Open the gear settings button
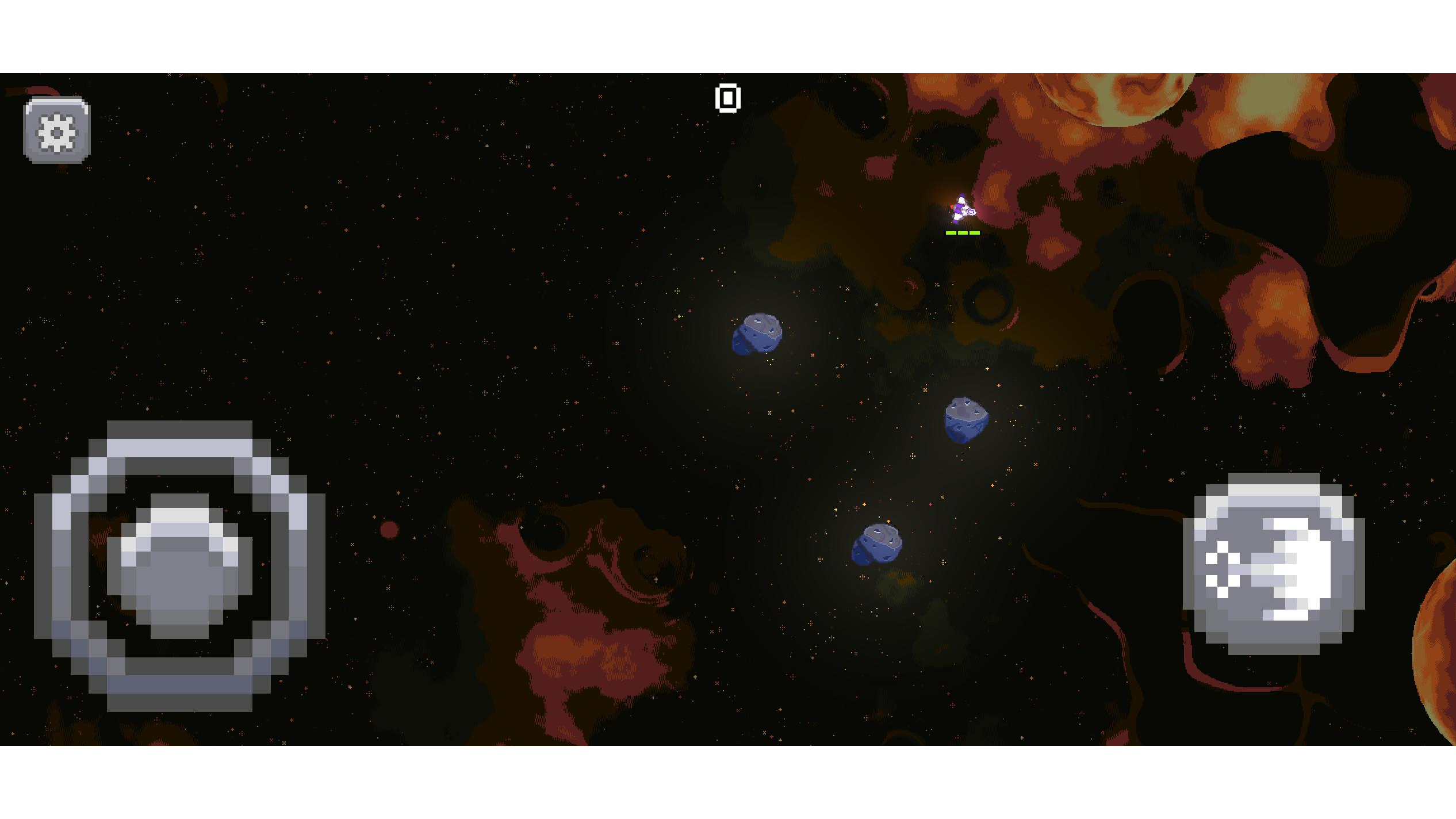Screen dimensions: 1456x819 point(57,131)
